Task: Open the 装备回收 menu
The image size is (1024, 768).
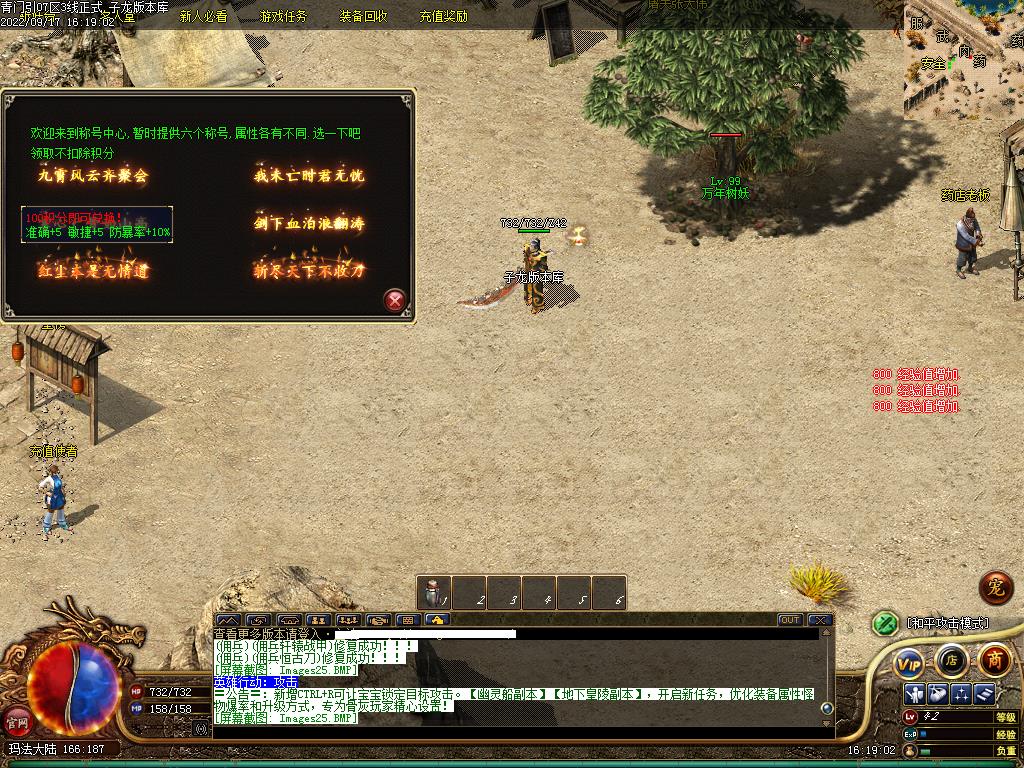Action: 363,16
